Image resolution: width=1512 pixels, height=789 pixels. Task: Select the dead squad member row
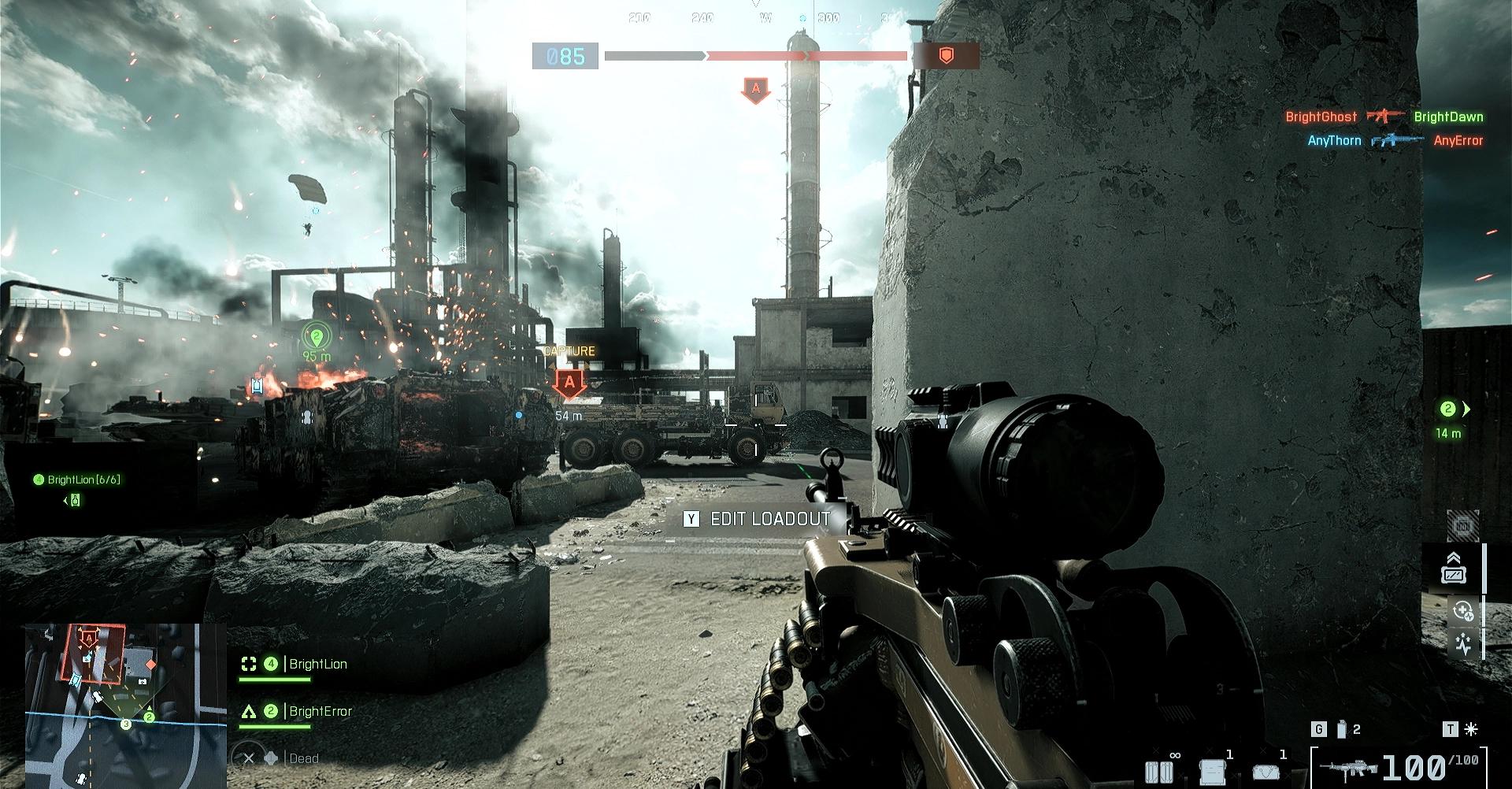[303, 759]
